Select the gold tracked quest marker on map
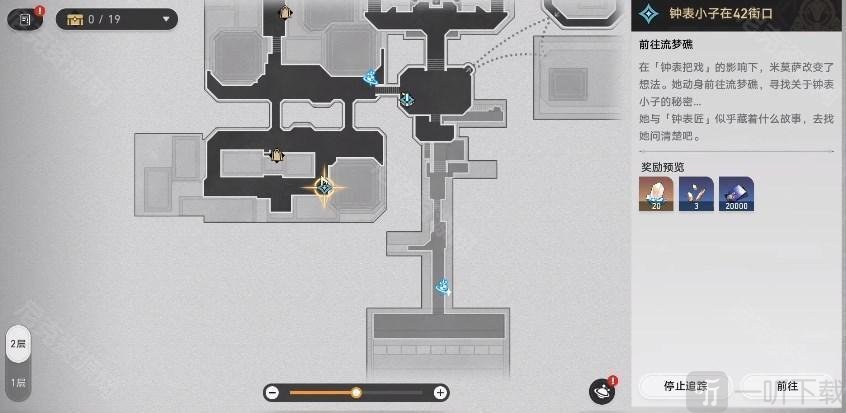 point(324,186)
